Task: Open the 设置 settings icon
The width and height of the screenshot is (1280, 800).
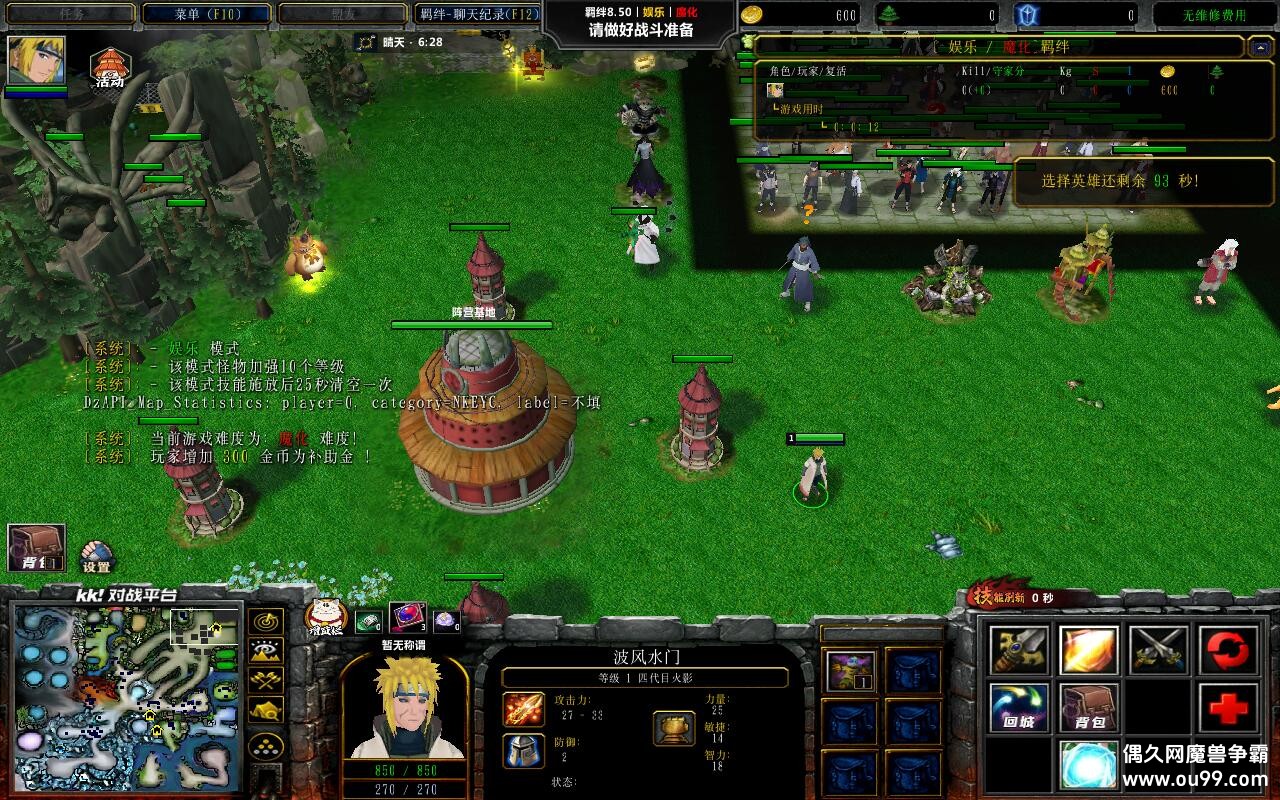Action: point(96,556)
